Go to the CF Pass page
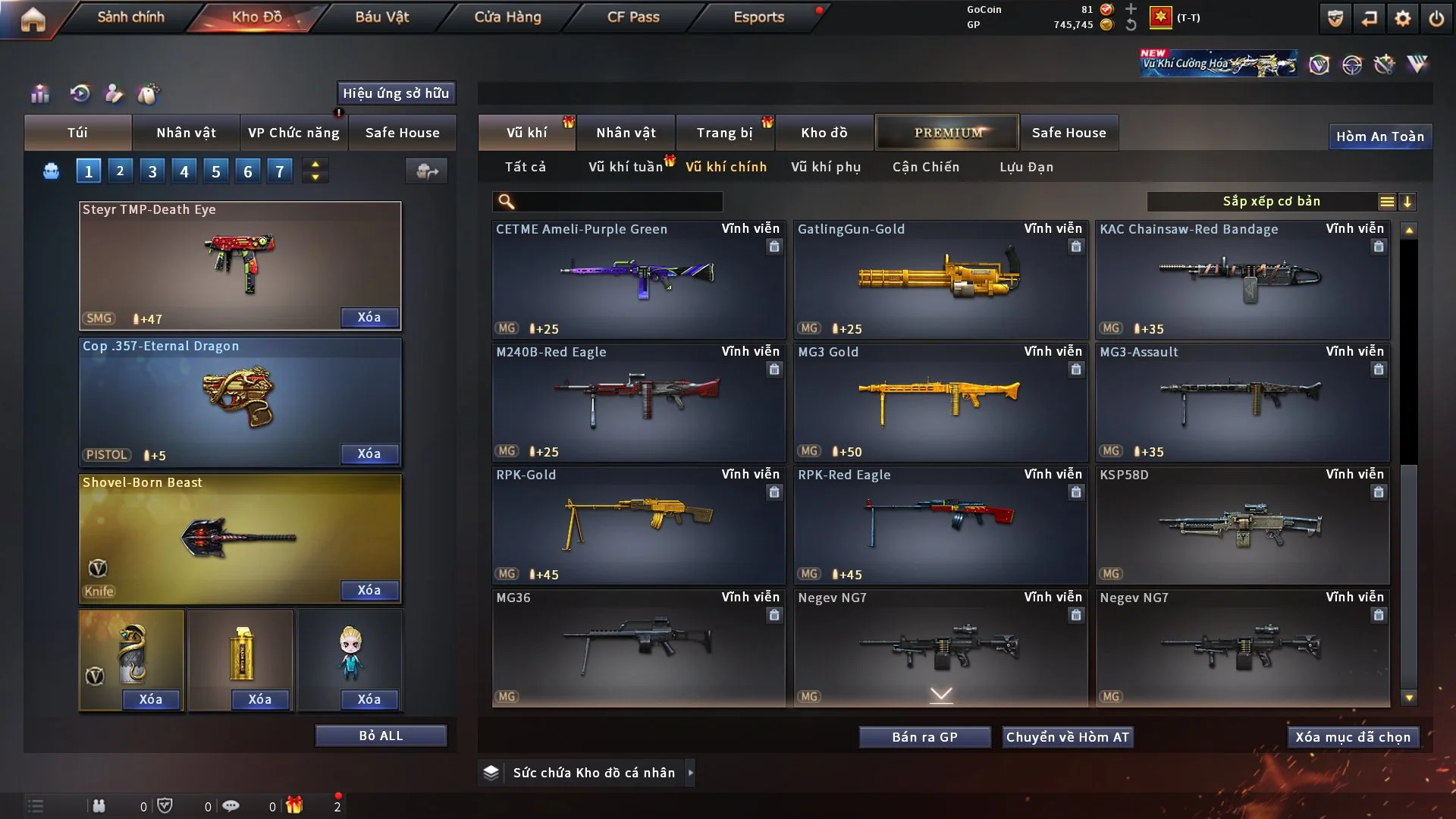Screen dimensions: 1456x819 (x=633, y=17)
